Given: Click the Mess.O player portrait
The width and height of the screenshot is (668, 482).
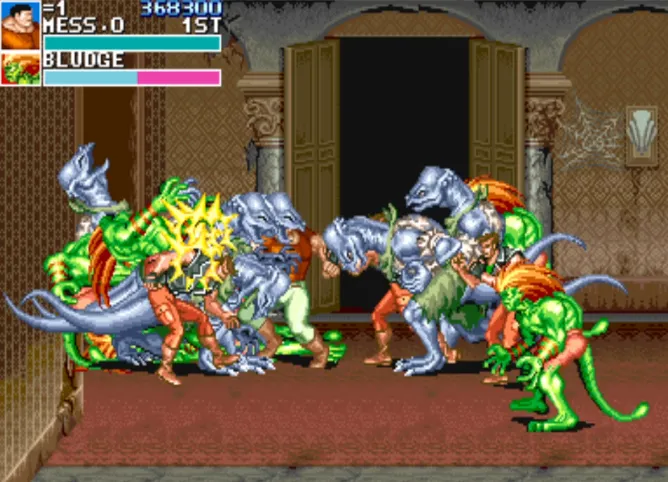Looking at the screenshot, I should coord(20,25).
